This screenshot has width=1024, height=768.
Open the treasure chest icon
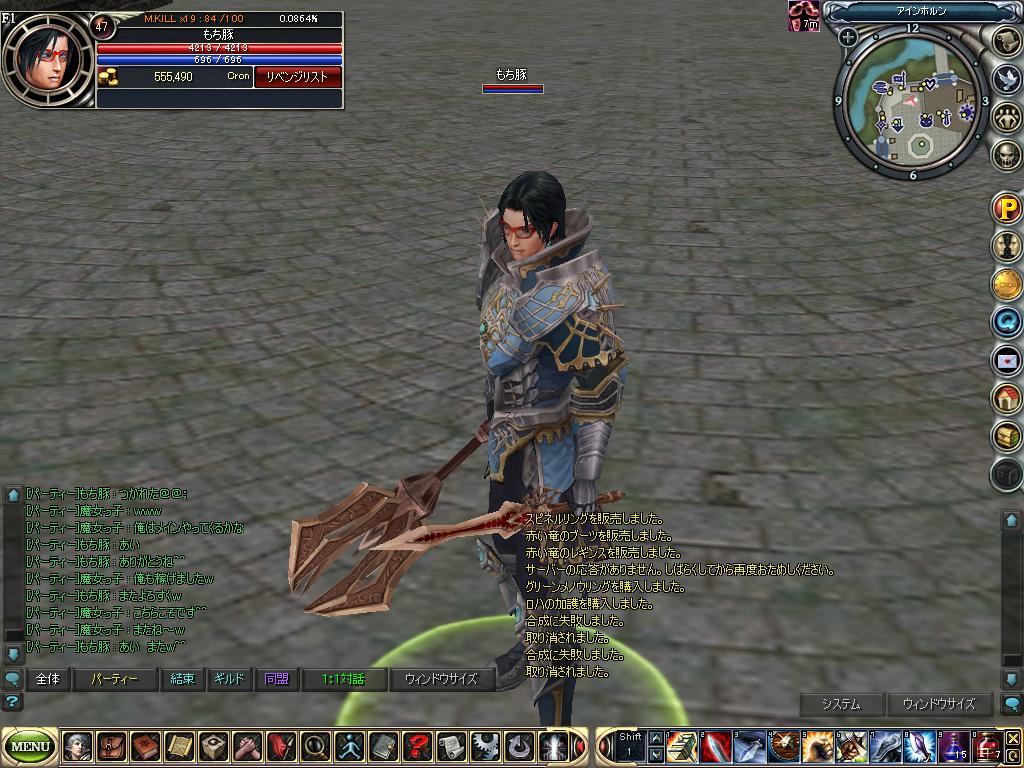point(1006,436)
